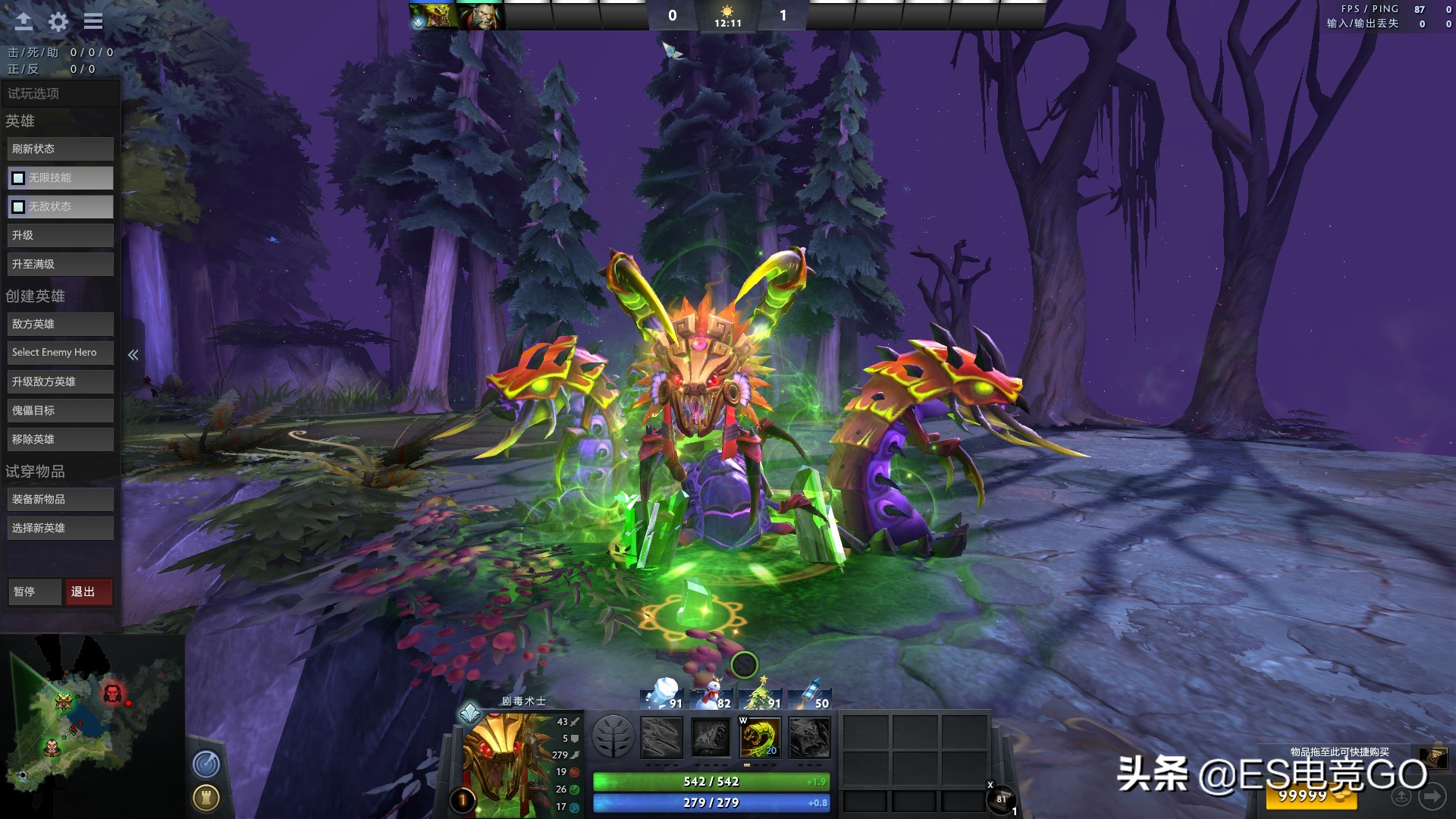This screenshot has width=1456, height=819.
Task: Open the hamburger menu top-left
Action: [x=93, y=20]
